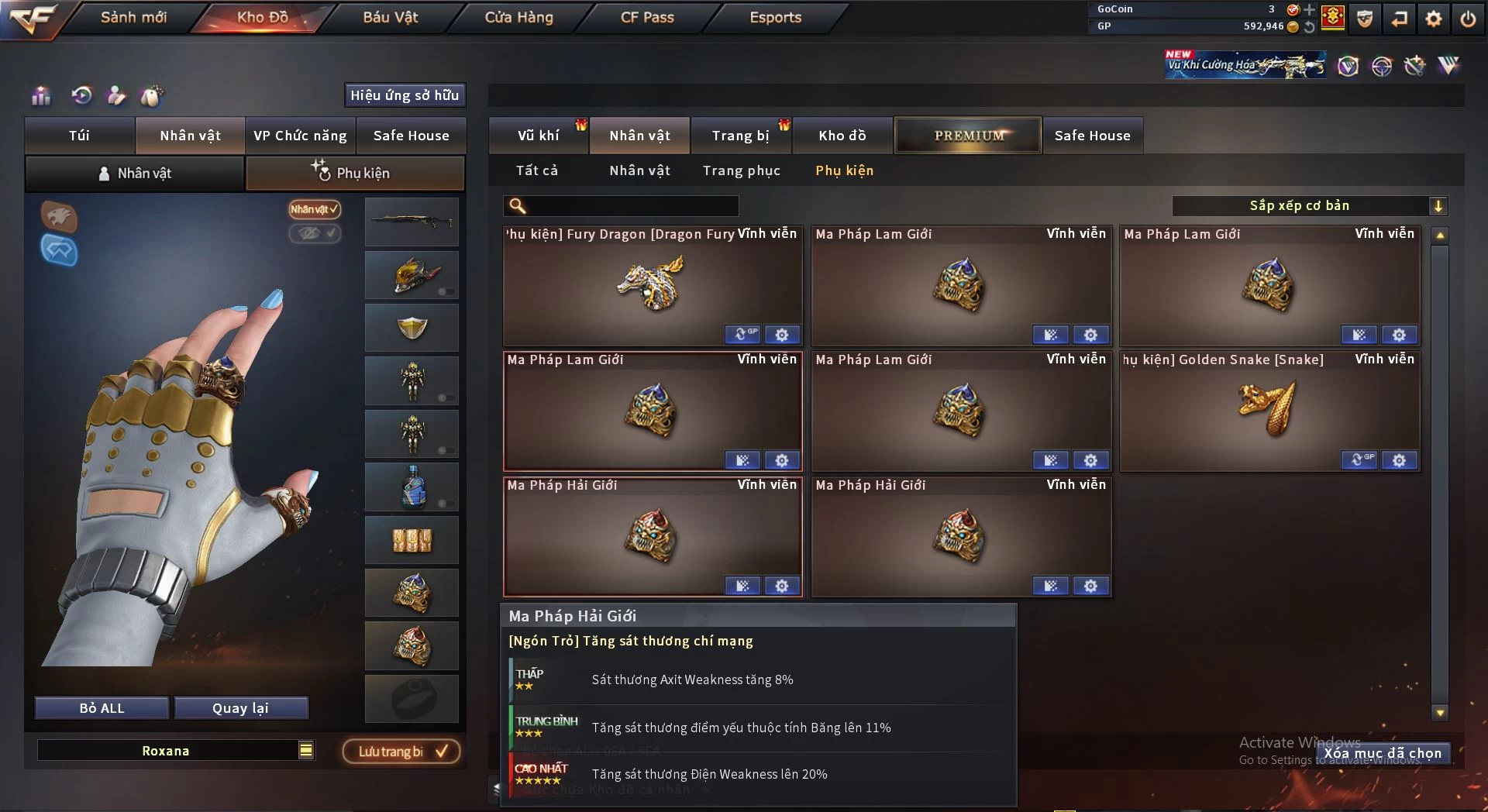1488x812 pixels.
Task: Open the Hiệu ứng sở hữu panel
Action: tap(405, 95)
